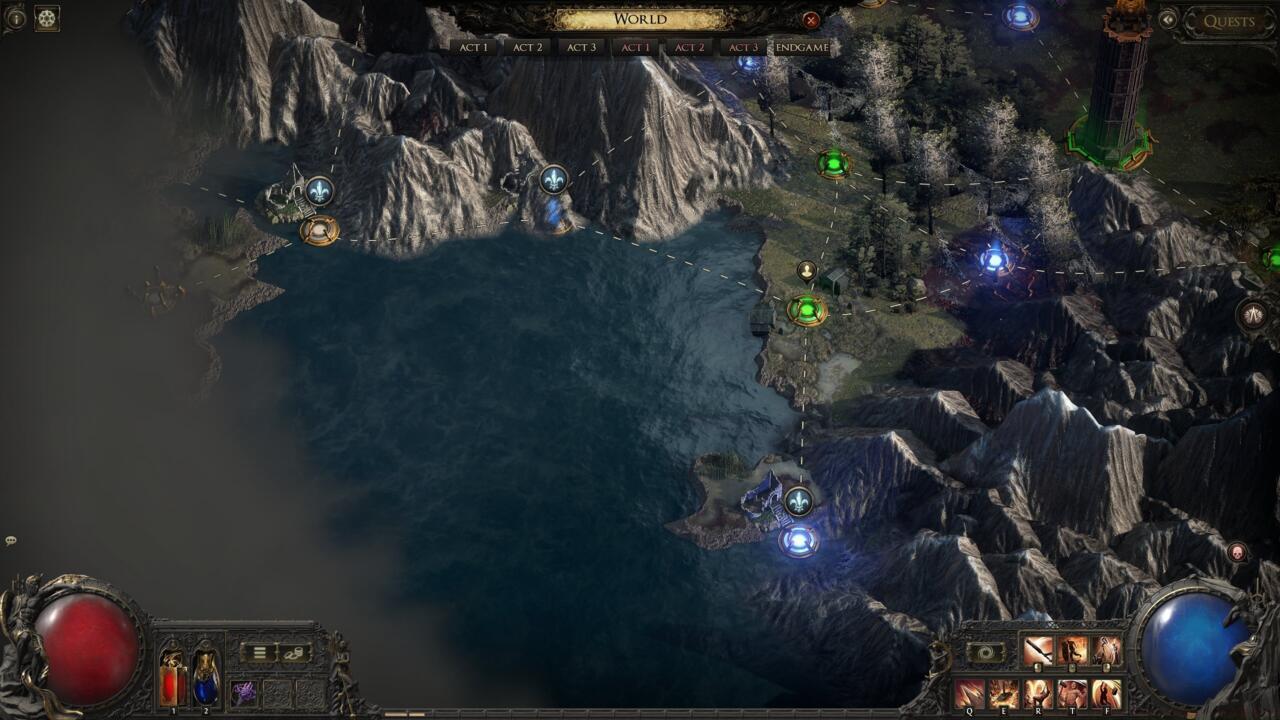This screenshot has height=720, width=1280.
Task: Close the World map panel
Action: click(x=810, y=20)
